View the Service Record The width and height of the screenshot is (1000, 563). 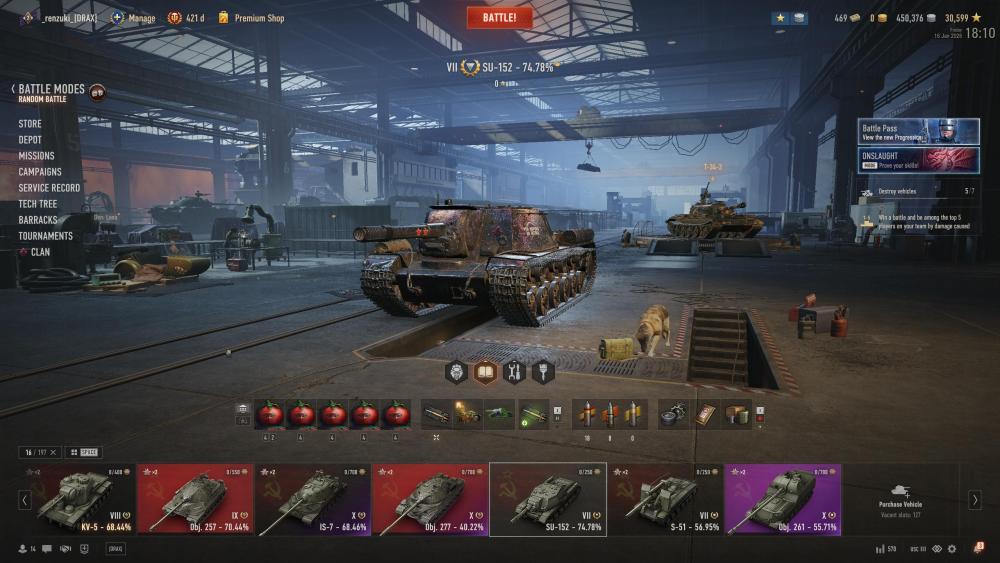pos(49,188)
